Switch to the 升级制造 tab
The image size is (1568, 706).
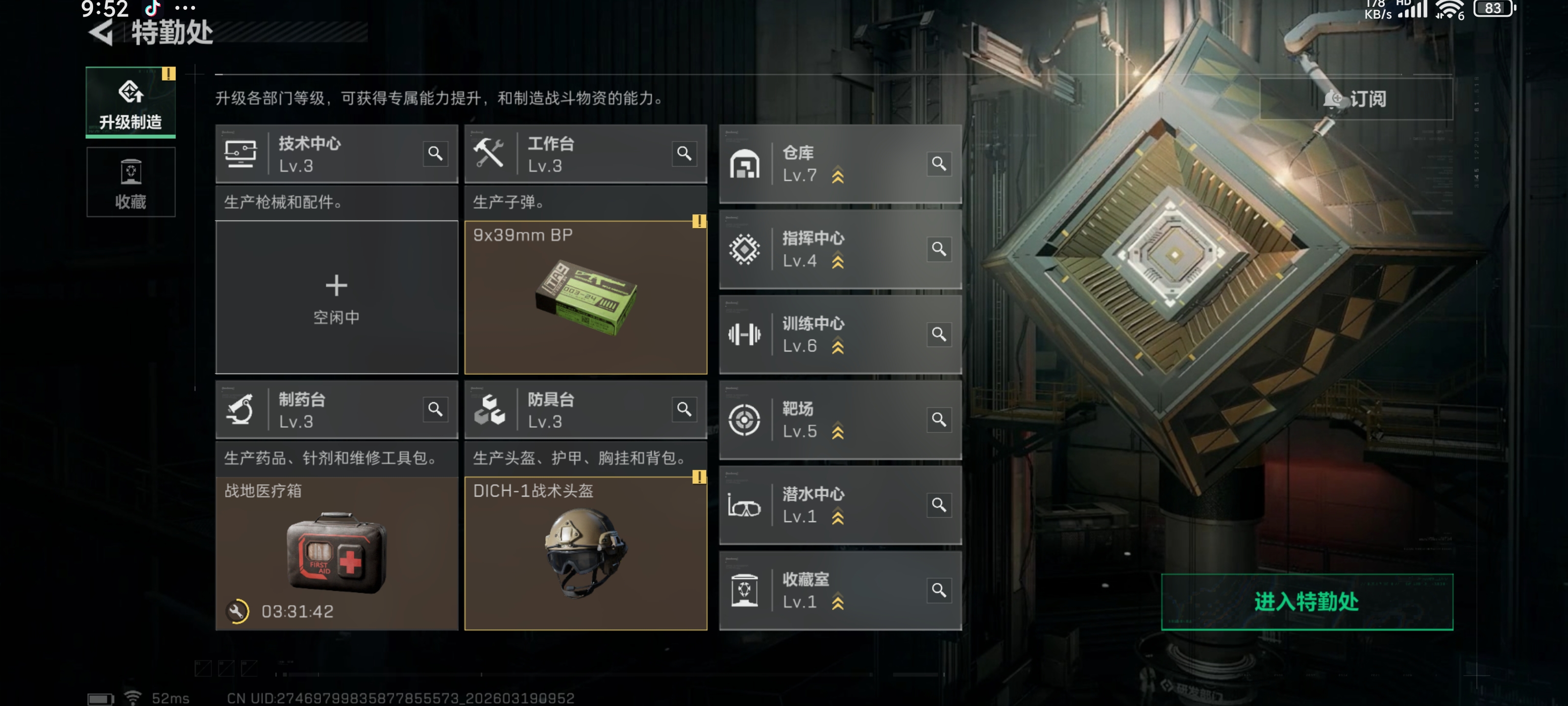click(130, 102)
